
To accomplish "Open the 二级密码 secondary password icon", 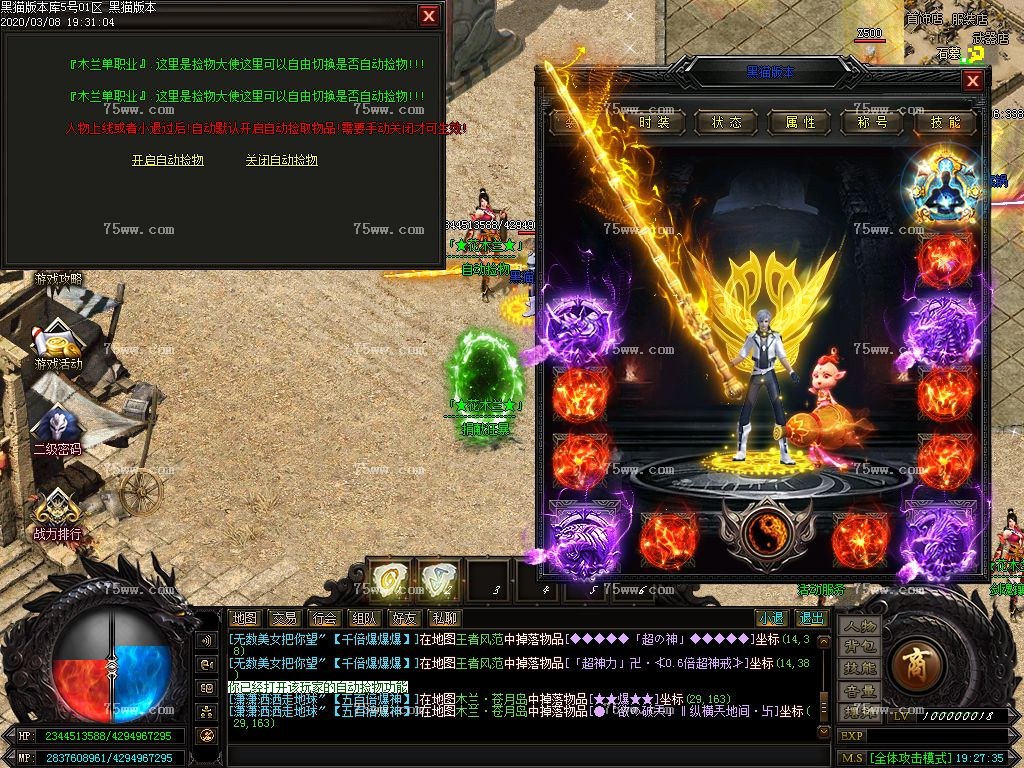I will (x=57, y=430).
